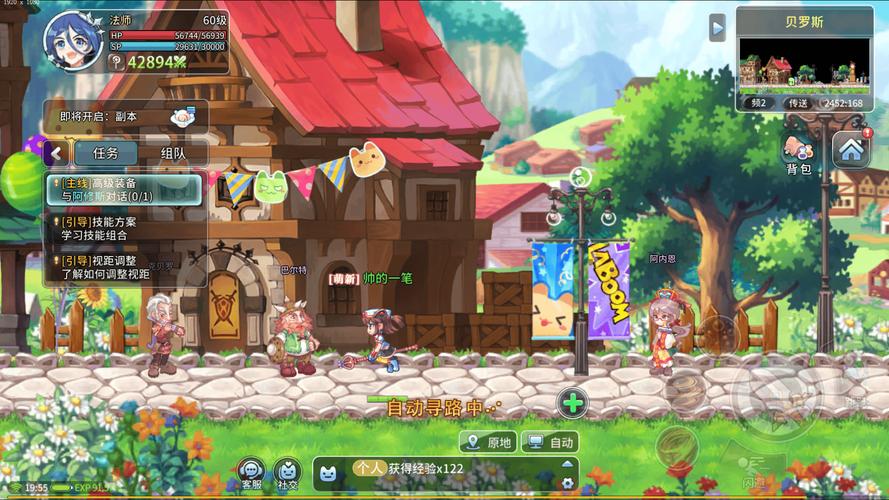The image size is (889, 500).
Task: Open 客服 customer service
Action: tap(251, 473)
